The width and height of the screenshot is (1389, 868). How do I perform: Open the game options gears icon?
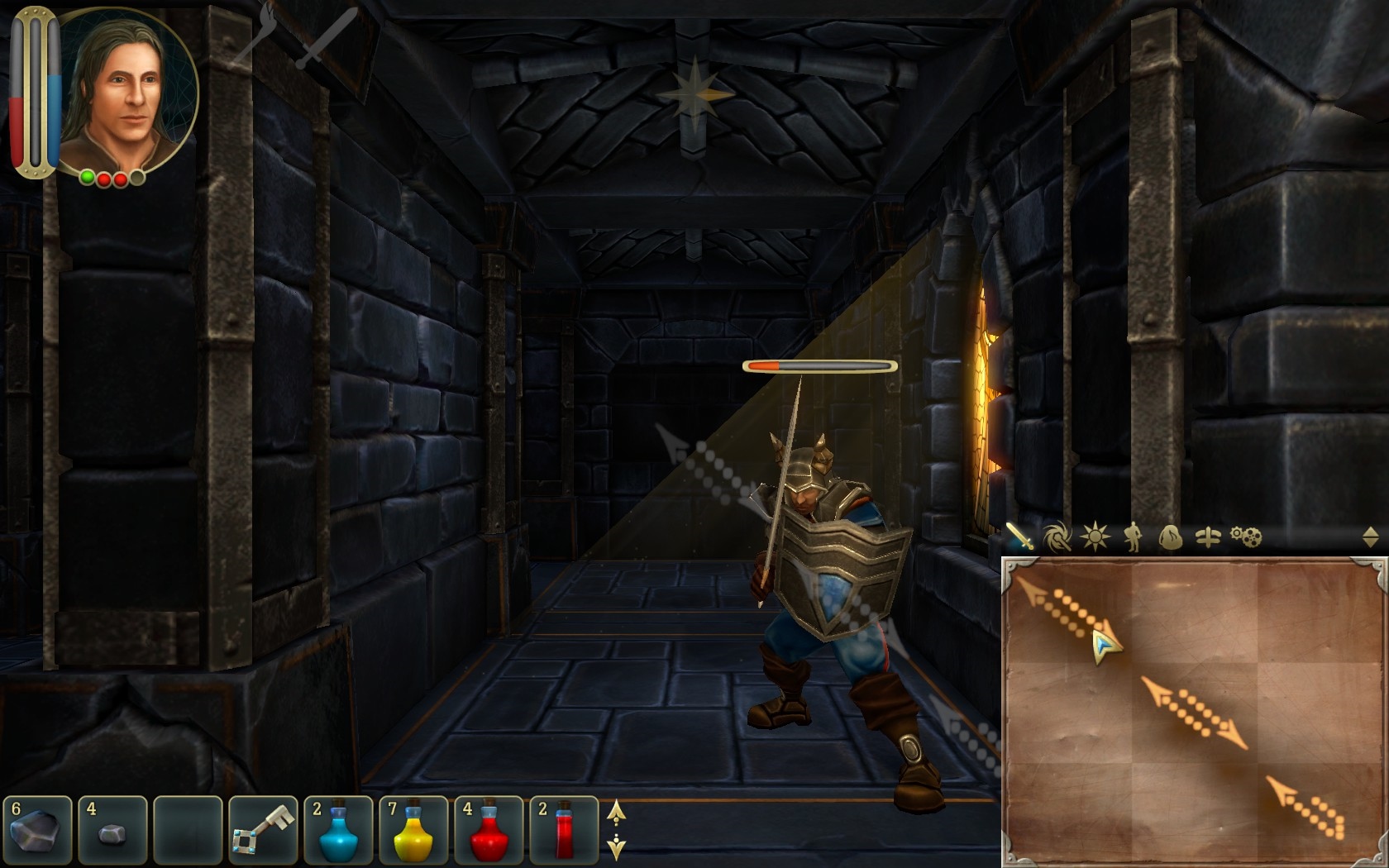click(x=1247, y=538)
